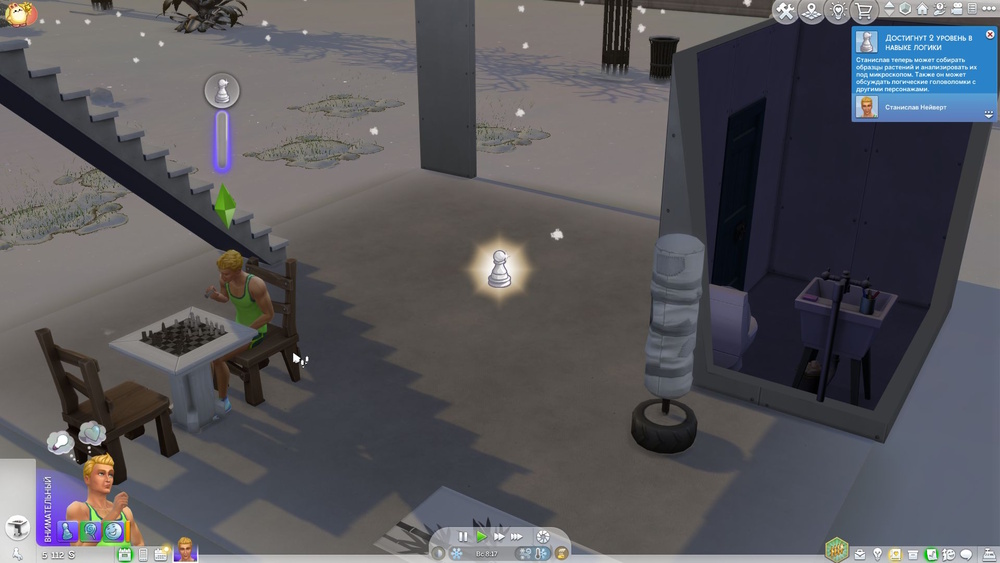Select the smiling face moodlet
This screenshot has height=563, width=1000.
click(x=114, y=530)
